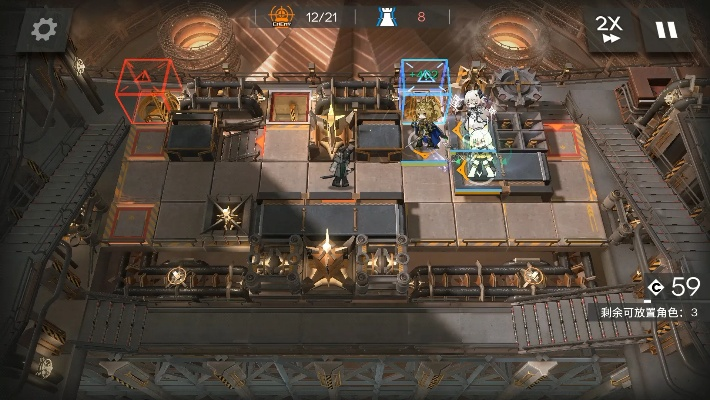Toggle the 2X game speed button
The image size is (710, 400).
[x=609, y=30]
